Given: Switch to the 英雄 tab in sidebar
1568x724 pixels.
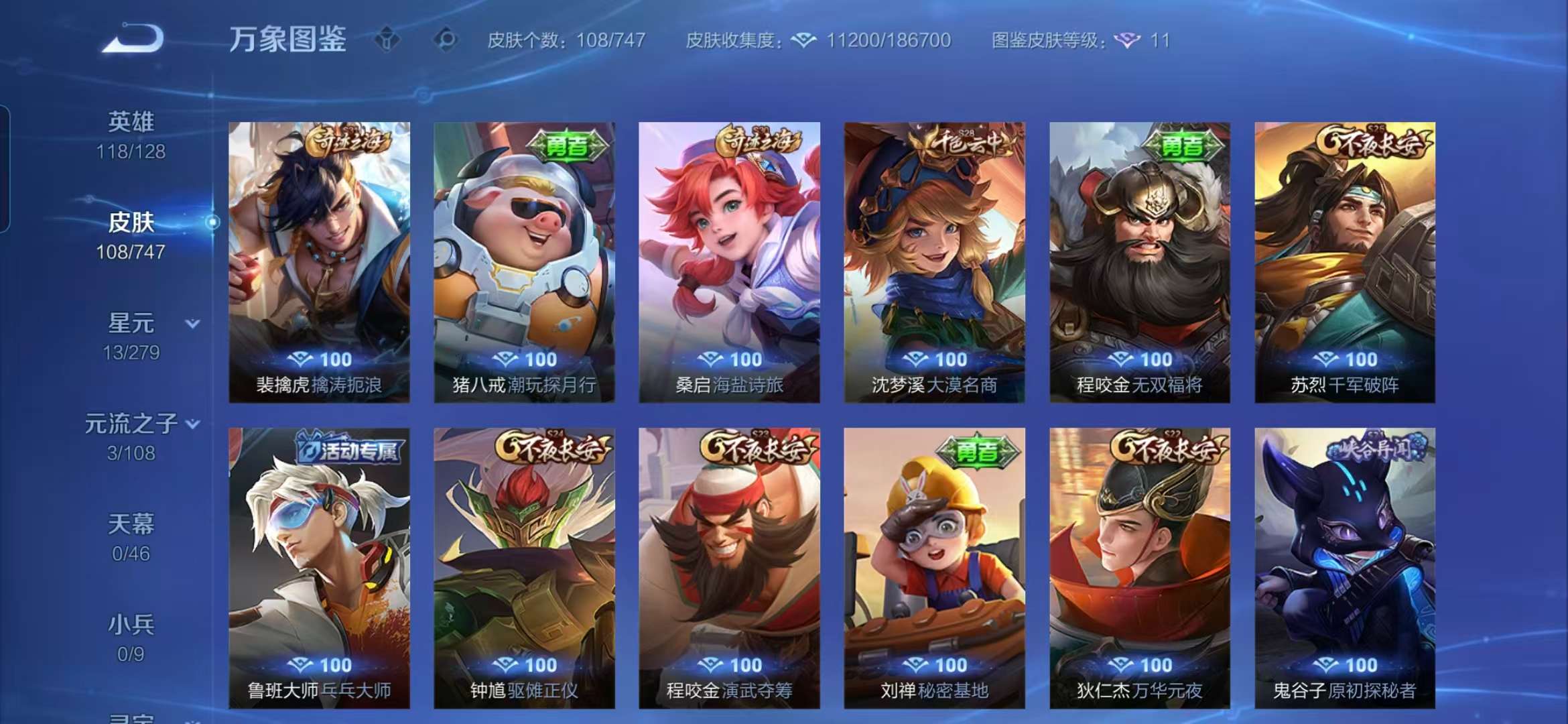Looking at the screenshot, I should [130, 122].
